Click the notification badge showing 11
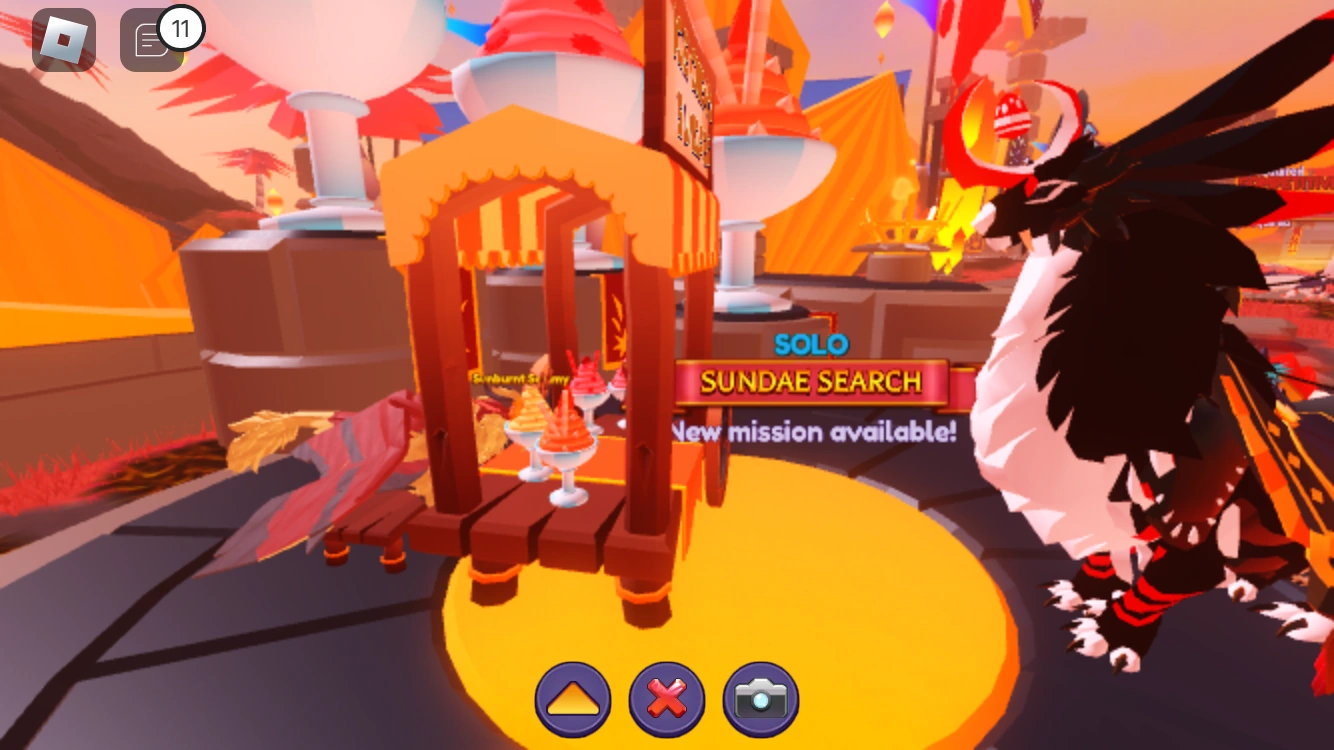The height and width of the screenshot is (750, 1334). coord(179,28)
